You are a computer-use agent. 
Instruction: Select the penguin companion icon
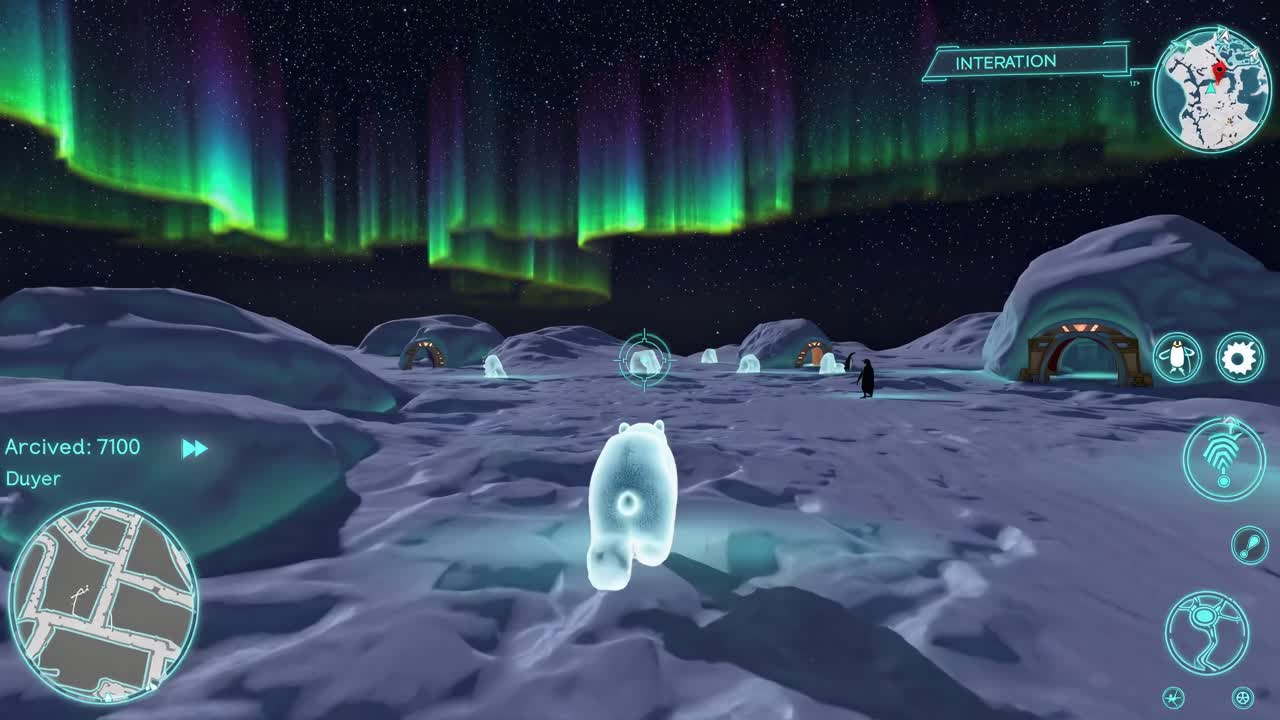pyautogui.click(x=1177, y=355)
